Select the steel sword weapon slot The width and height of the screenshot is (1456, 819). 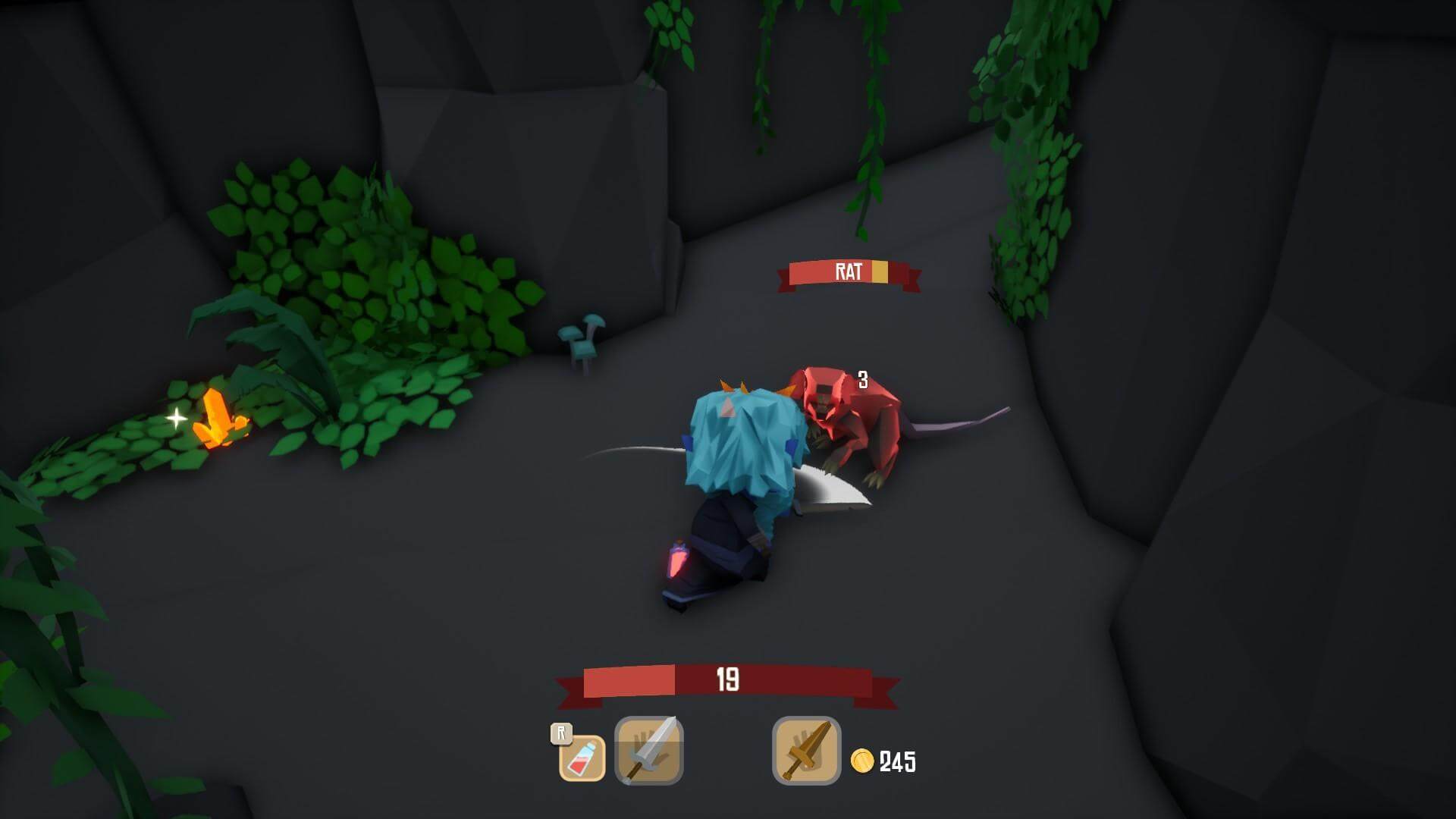pos(649,751)
